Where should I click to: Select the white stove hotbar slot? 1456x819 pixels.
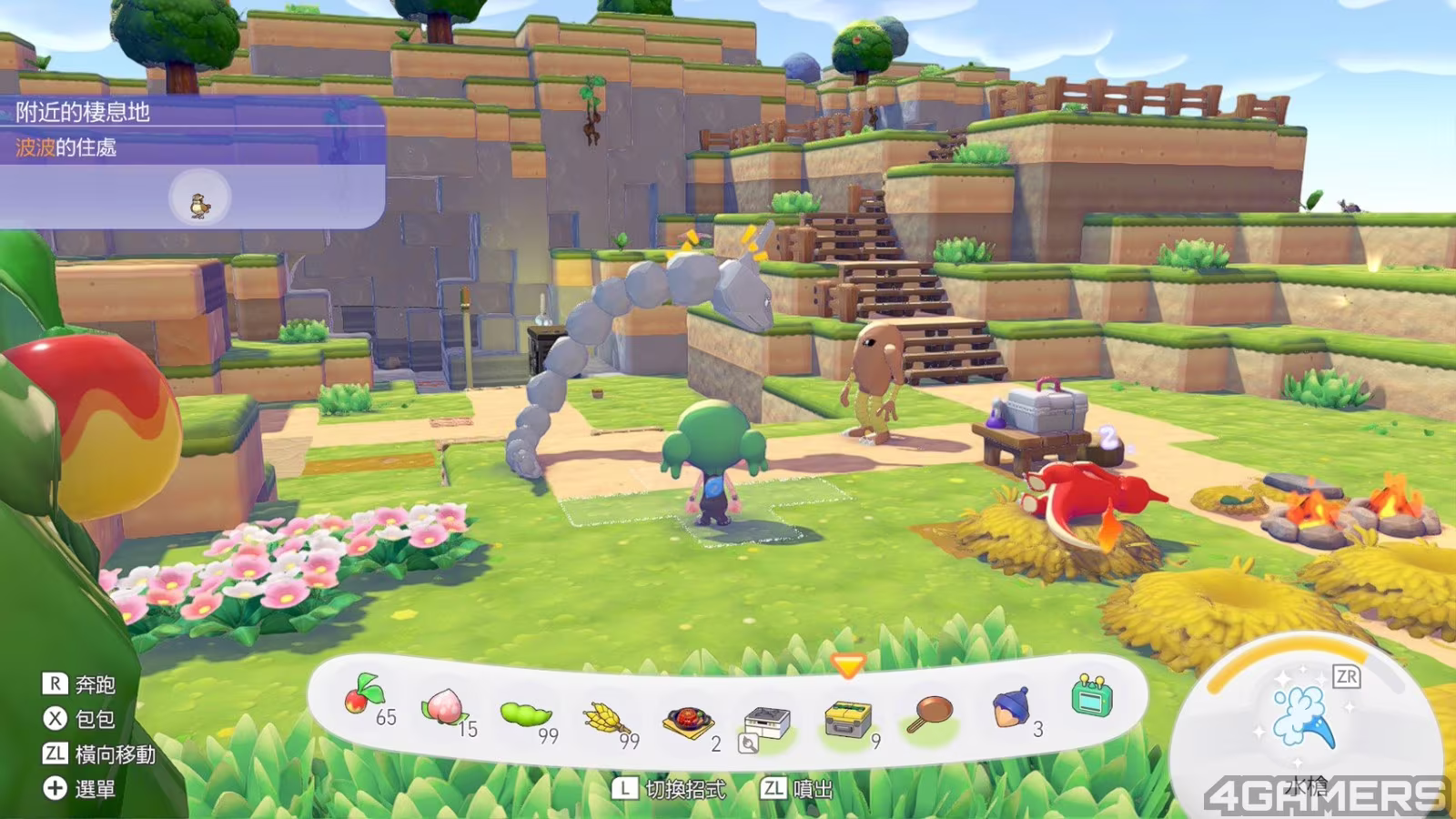point(767,723)
